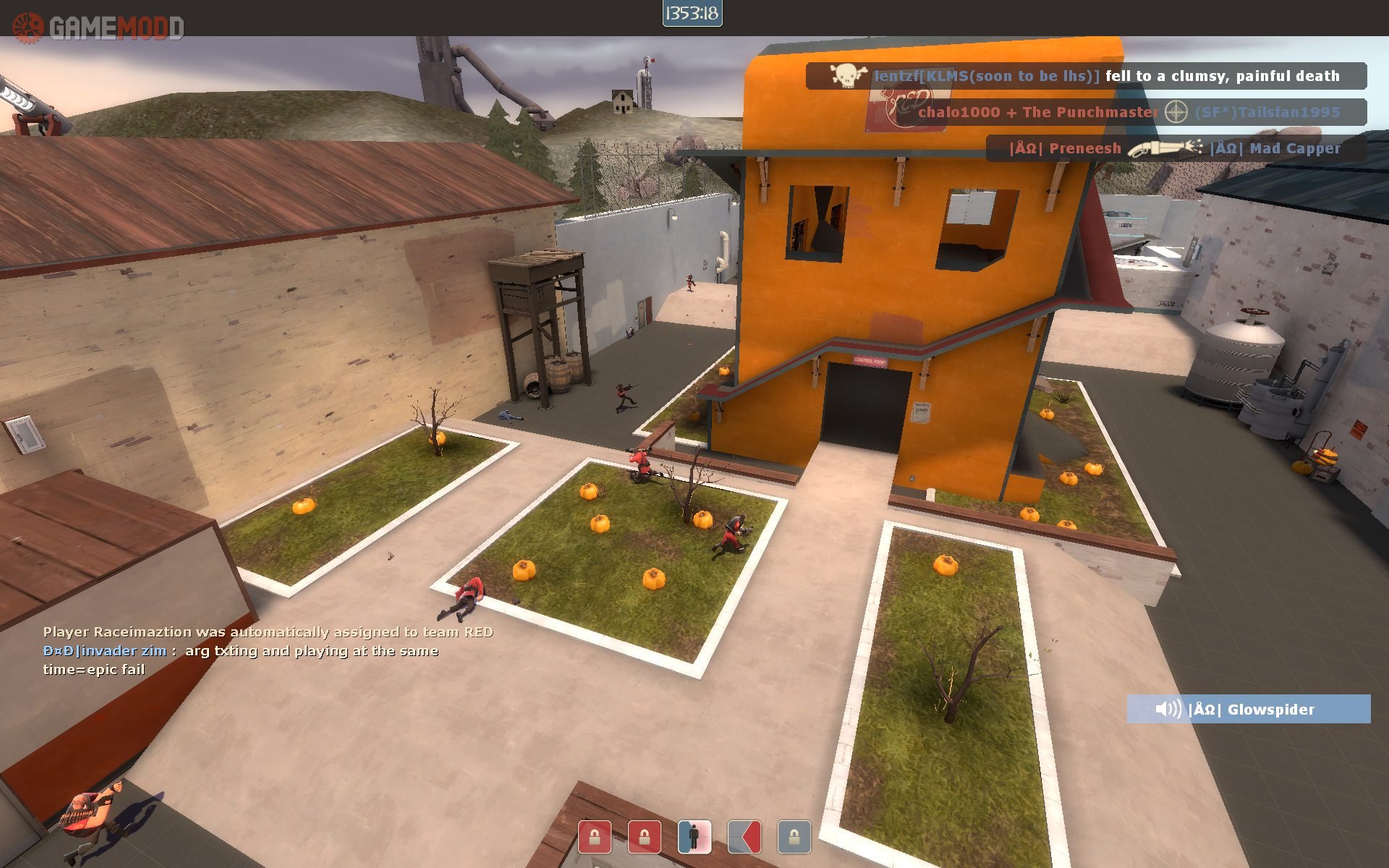1389x868 pixels.
Task: Select the Preneesh kill feed entry
Action: (x=1176, y=148)
